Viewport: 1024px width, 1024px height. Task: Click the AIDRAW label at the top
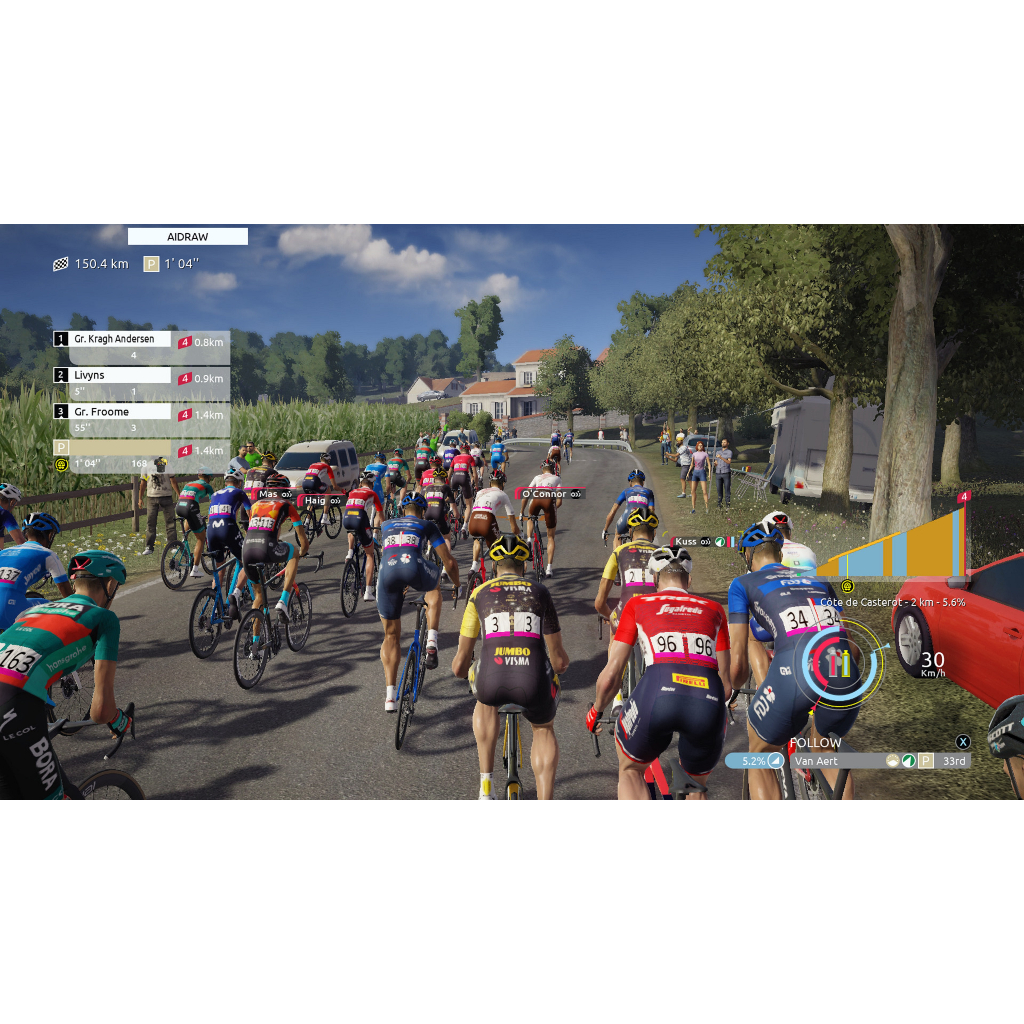[187, 237]
